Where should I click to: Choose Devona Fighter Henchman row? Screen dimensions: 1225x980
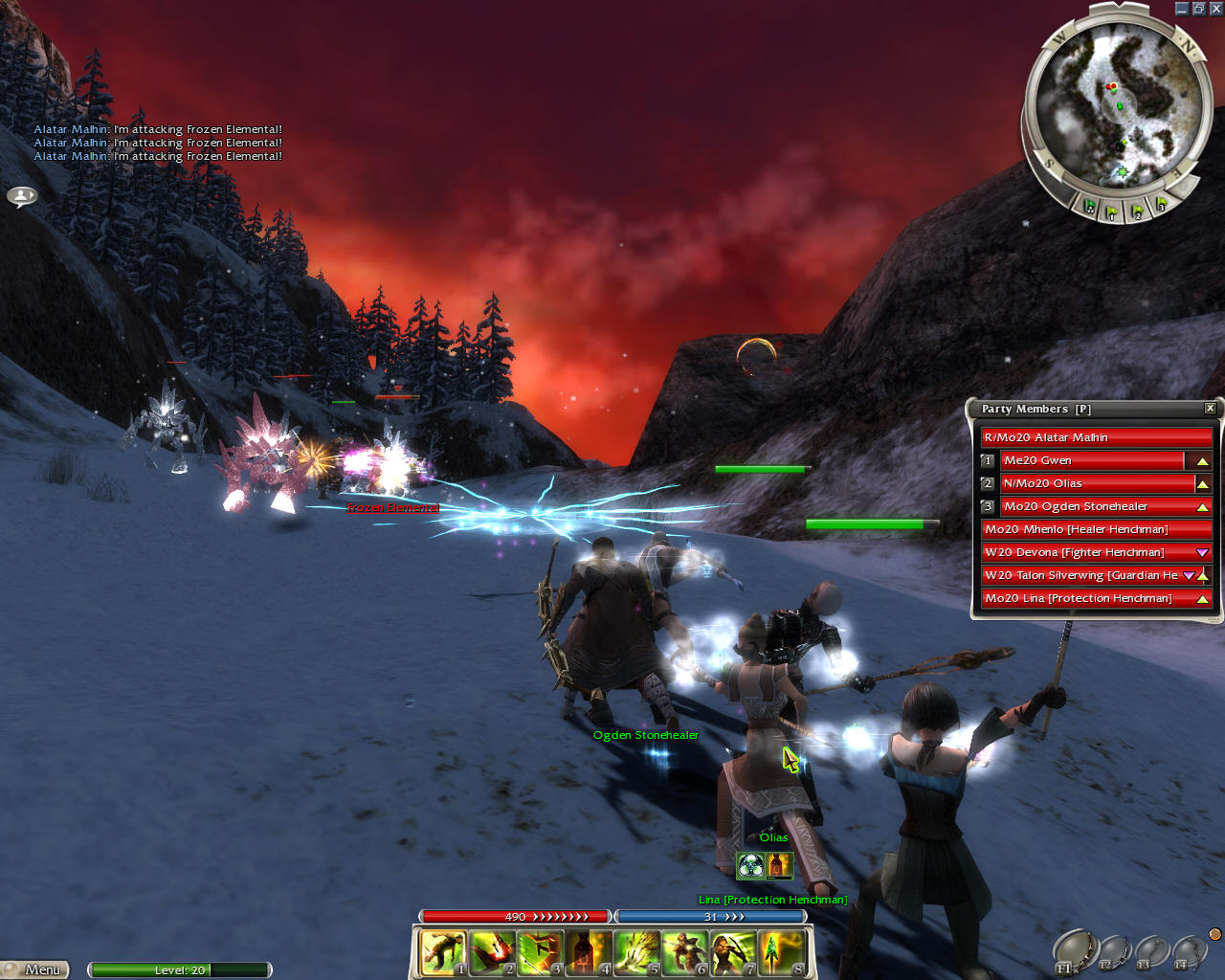pos(1086,552)
